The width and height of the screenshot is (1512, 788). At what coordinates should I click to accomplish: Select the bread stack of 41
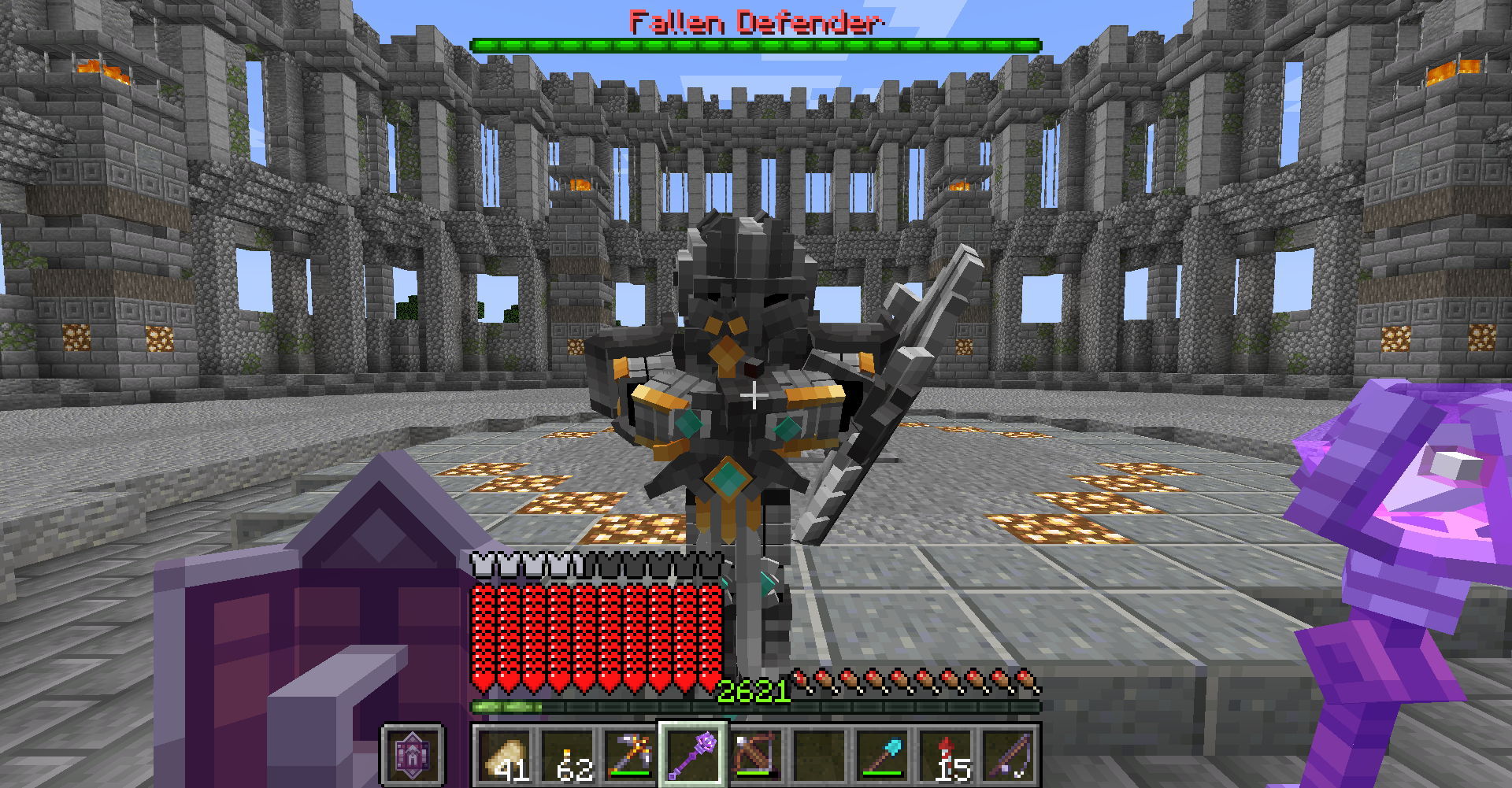(x=504, y=756)
